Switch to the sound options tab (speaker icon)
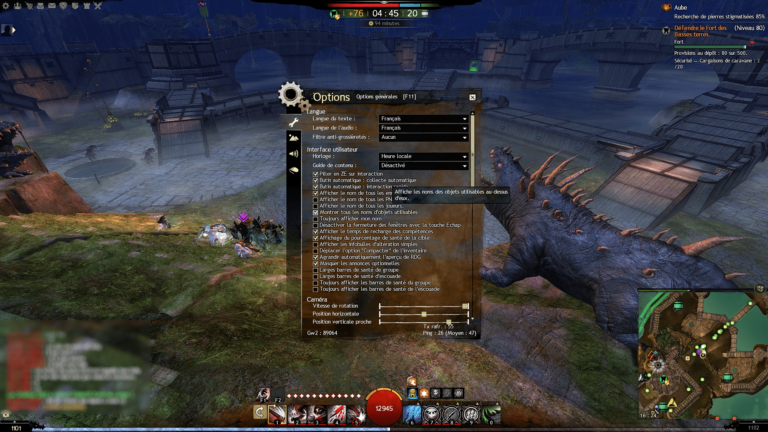The height and width of the screenshot is (432, 768). [294, 154]
